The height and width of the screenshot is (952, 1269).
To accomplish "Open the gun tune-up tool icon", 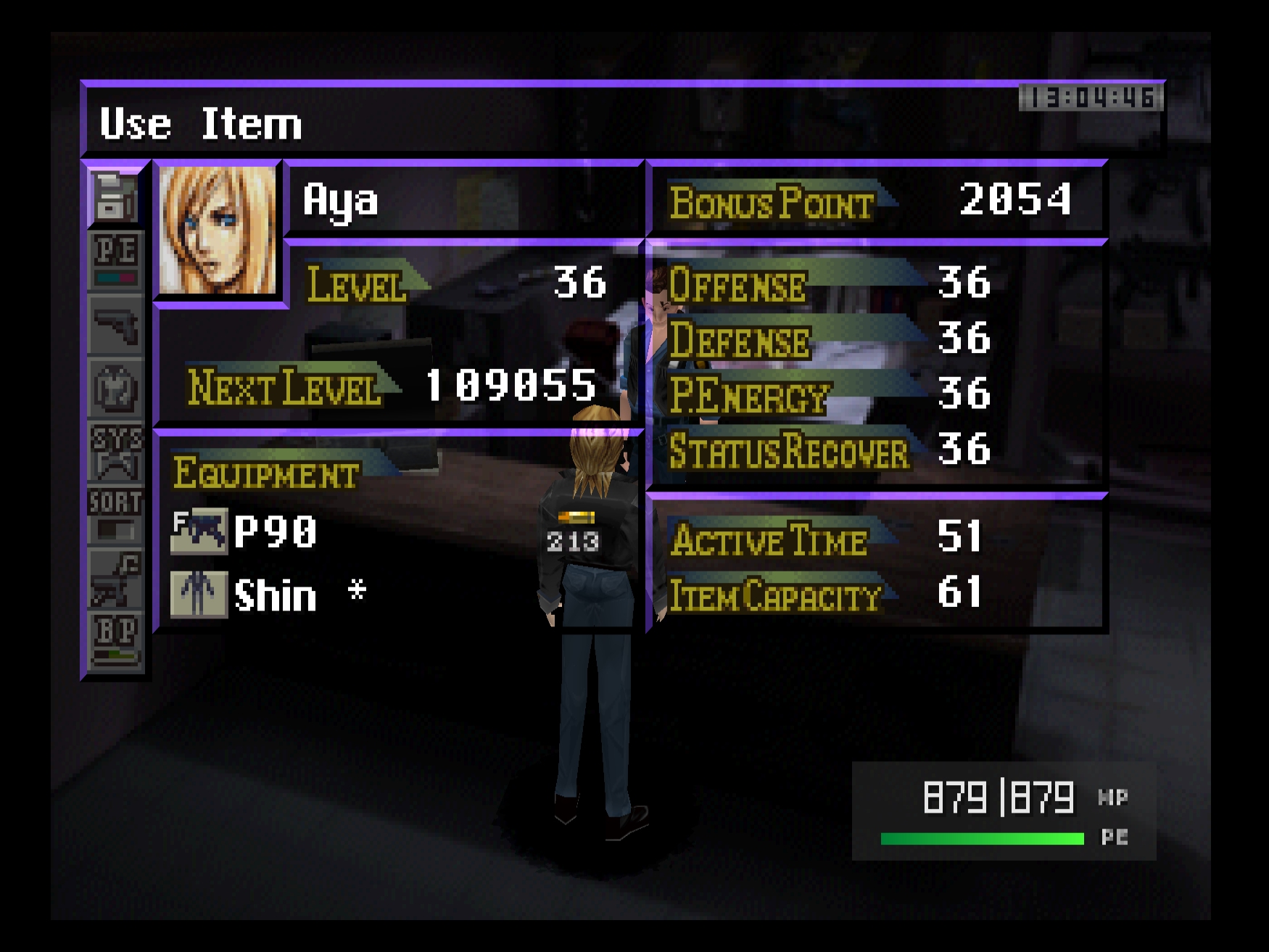I will coord(115,579).
